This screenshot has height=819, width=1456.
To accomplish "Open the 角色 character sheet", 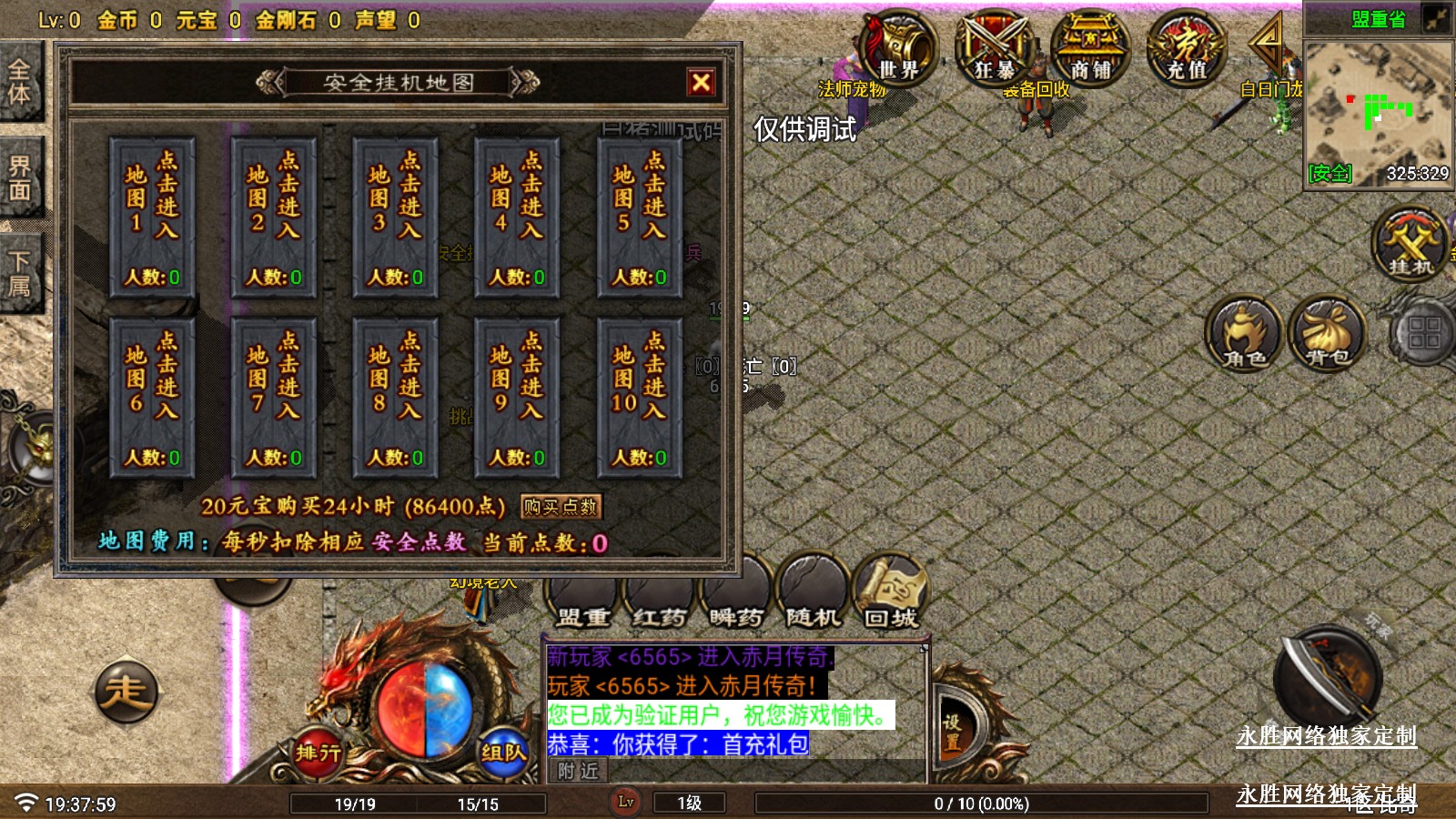I will (x=1243, y=334).
